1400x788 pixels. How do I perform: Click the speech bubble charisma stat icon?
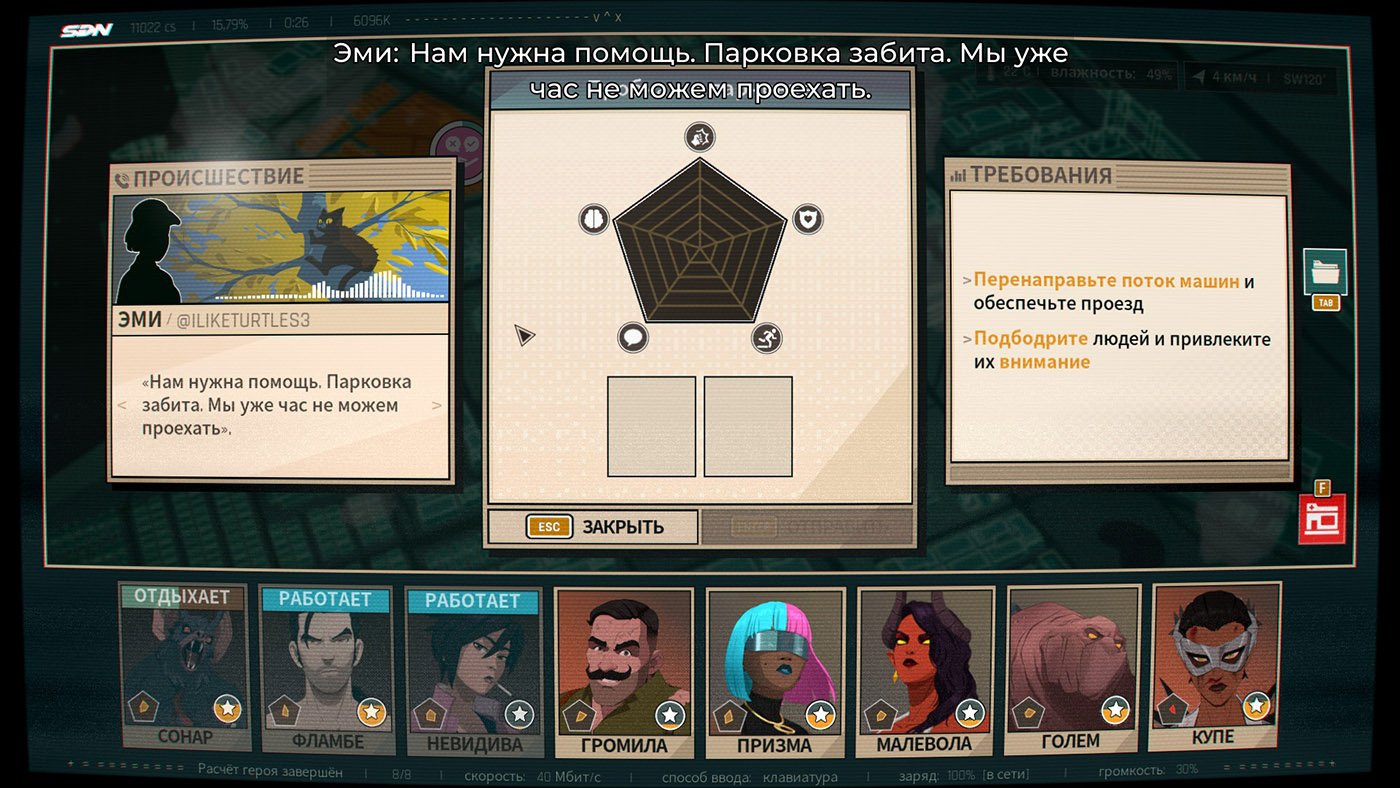click(x=631, y=340)
